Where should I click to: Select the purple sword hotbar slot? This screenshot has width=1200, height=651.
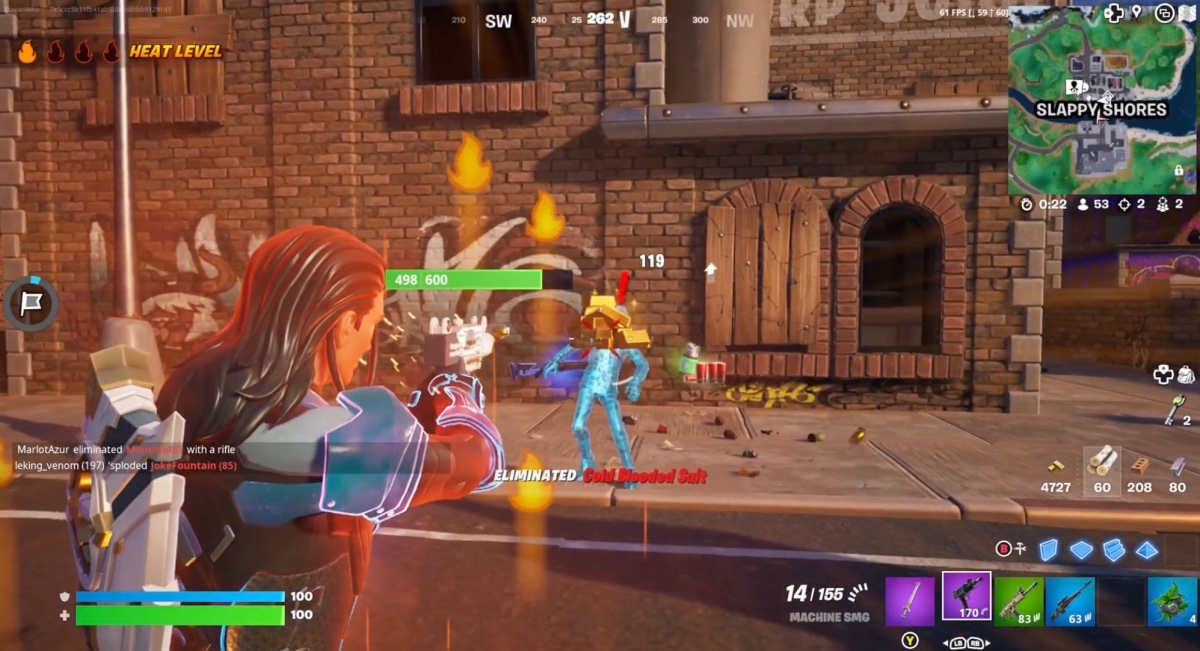tap(910, 601)
